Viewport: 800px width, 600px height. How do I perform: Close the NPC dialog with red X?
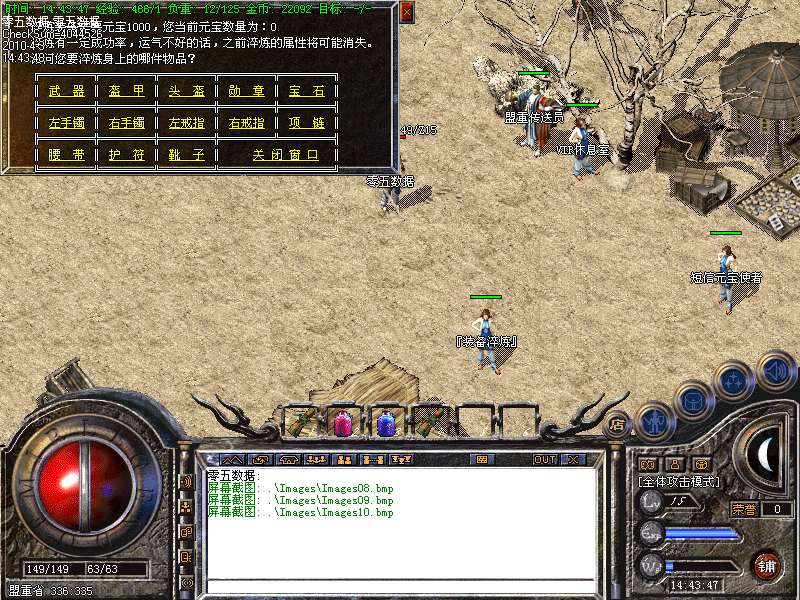[406, 12]
